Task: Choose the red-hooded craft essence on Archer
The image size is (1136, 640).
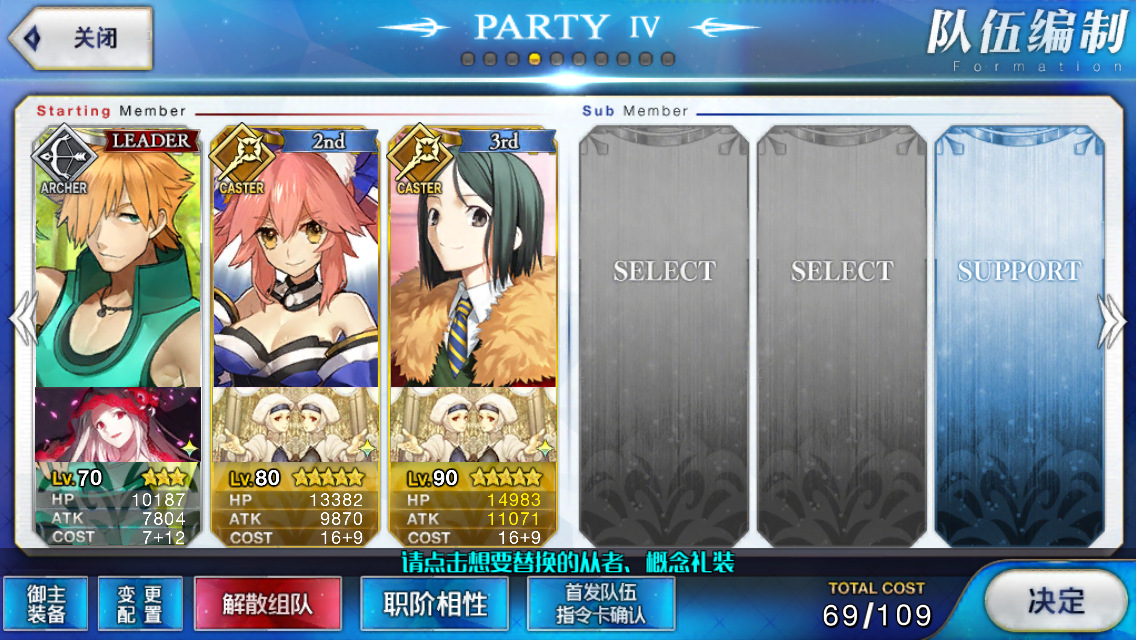Action: [118, 425]
